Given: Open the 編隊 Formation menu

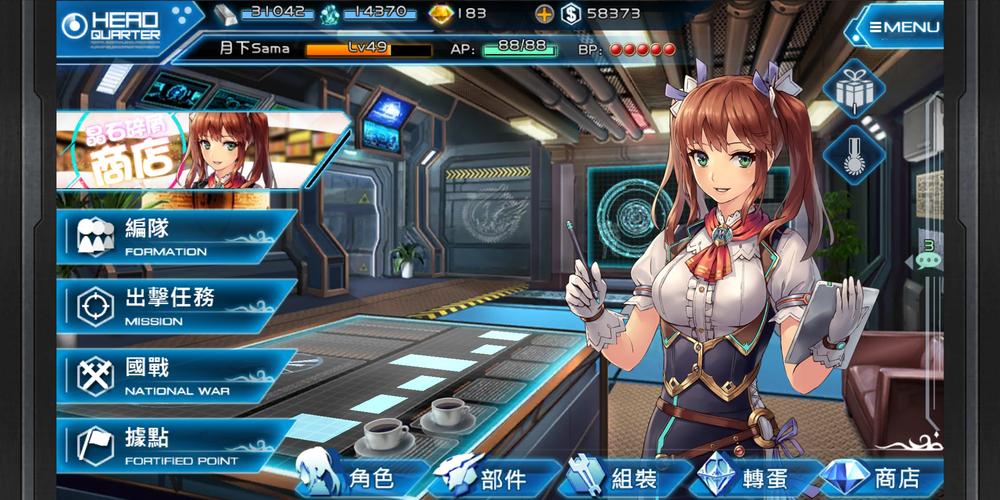Looking at the screenshot, I should (x=175, y=237).
